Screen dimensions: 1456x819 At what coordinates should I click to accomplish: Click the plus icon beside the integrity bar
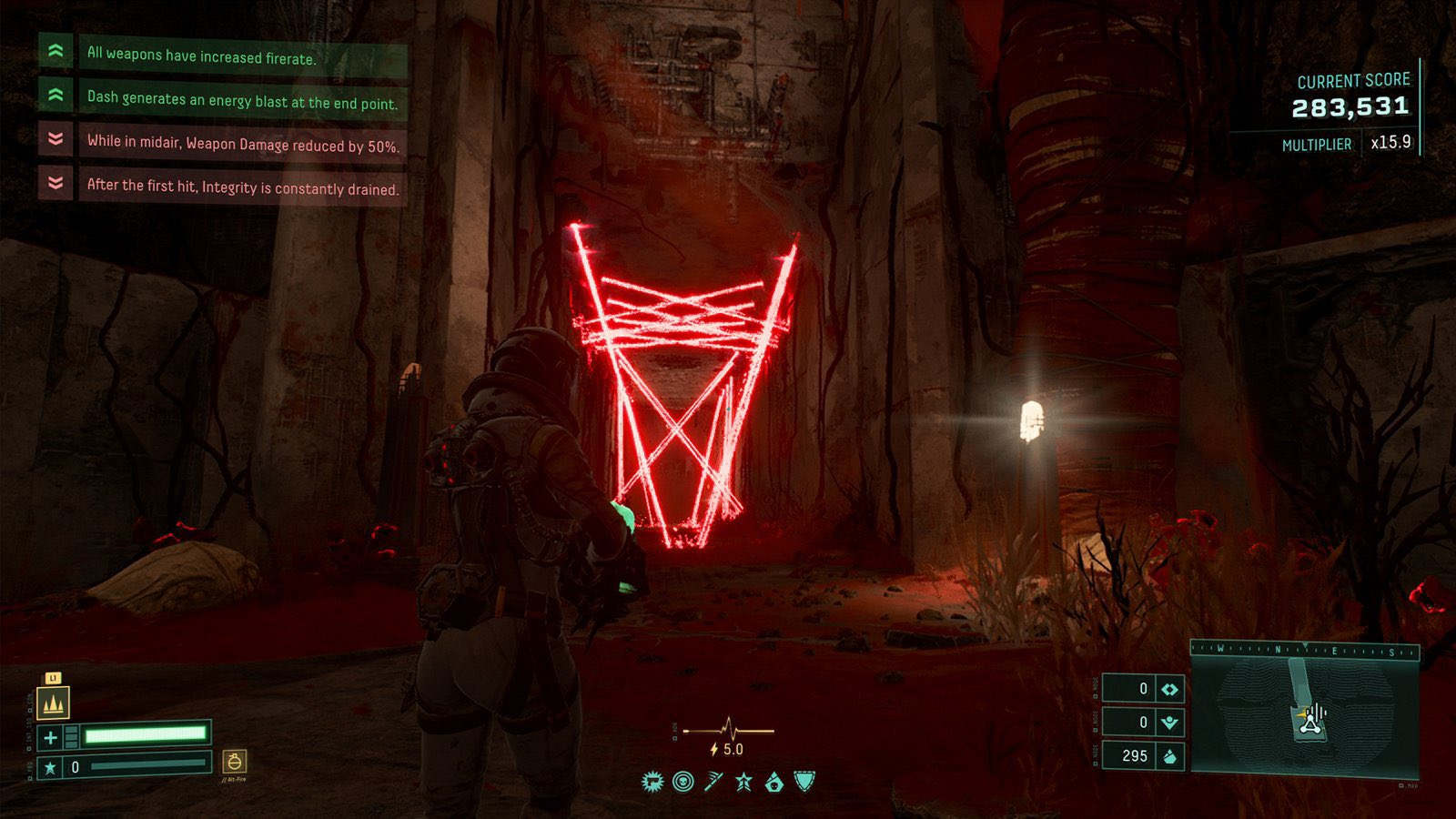(x=51, y=737)
